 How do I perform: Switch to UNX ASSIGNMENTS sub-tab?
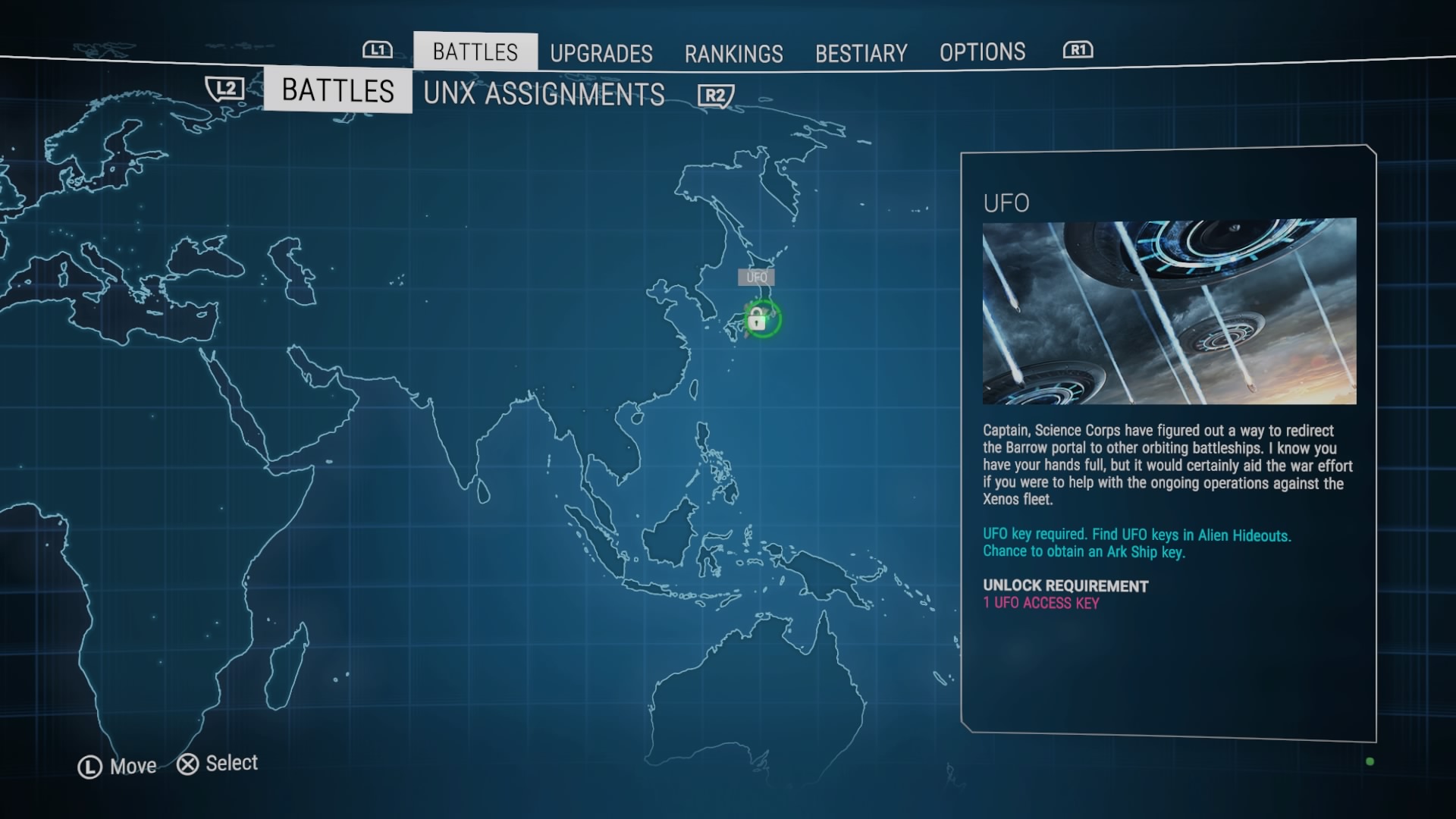tap(544, 94)
